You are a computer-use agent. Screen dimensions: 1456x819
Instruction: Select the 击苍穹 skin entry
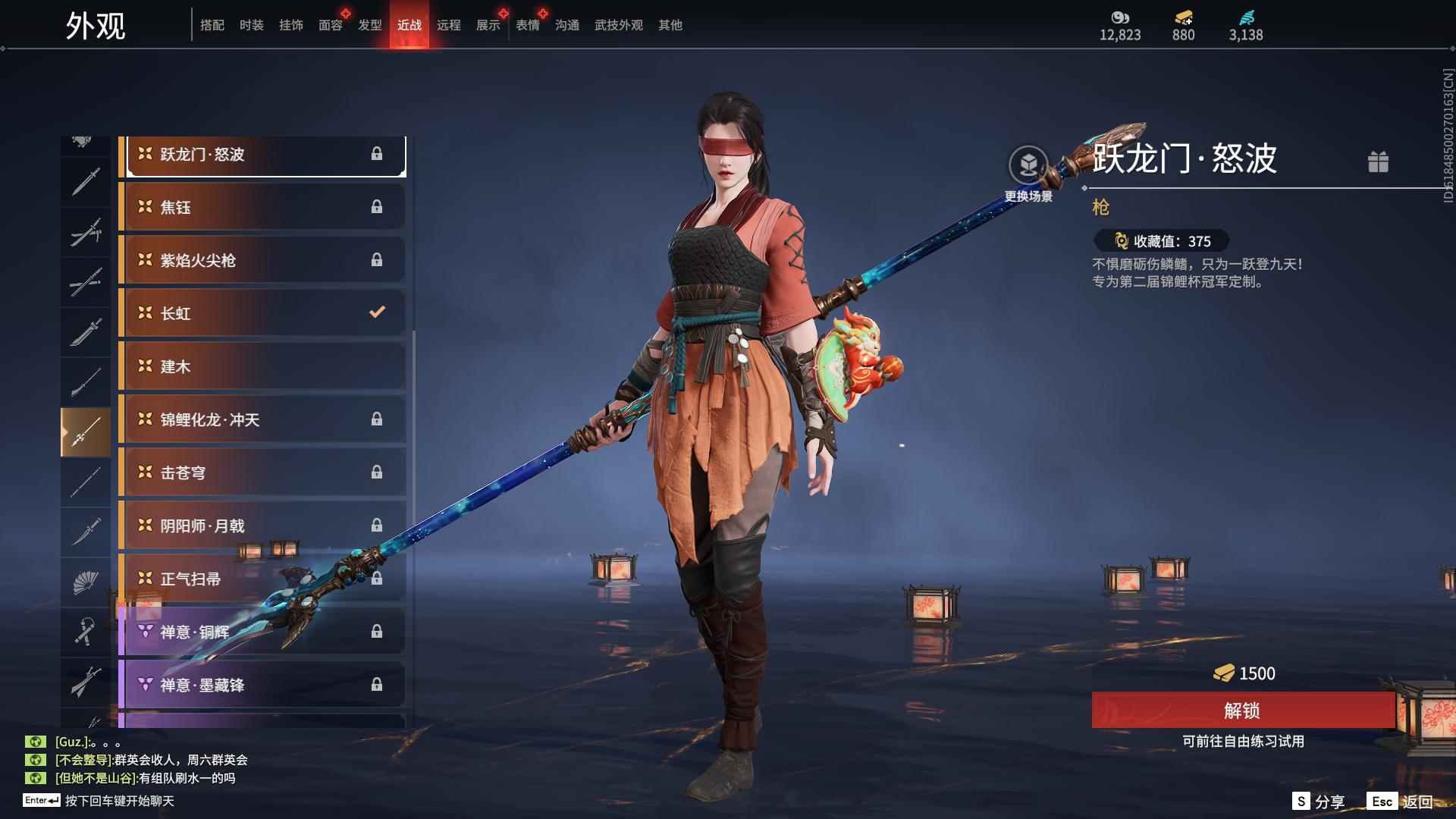tap(262, 472)
